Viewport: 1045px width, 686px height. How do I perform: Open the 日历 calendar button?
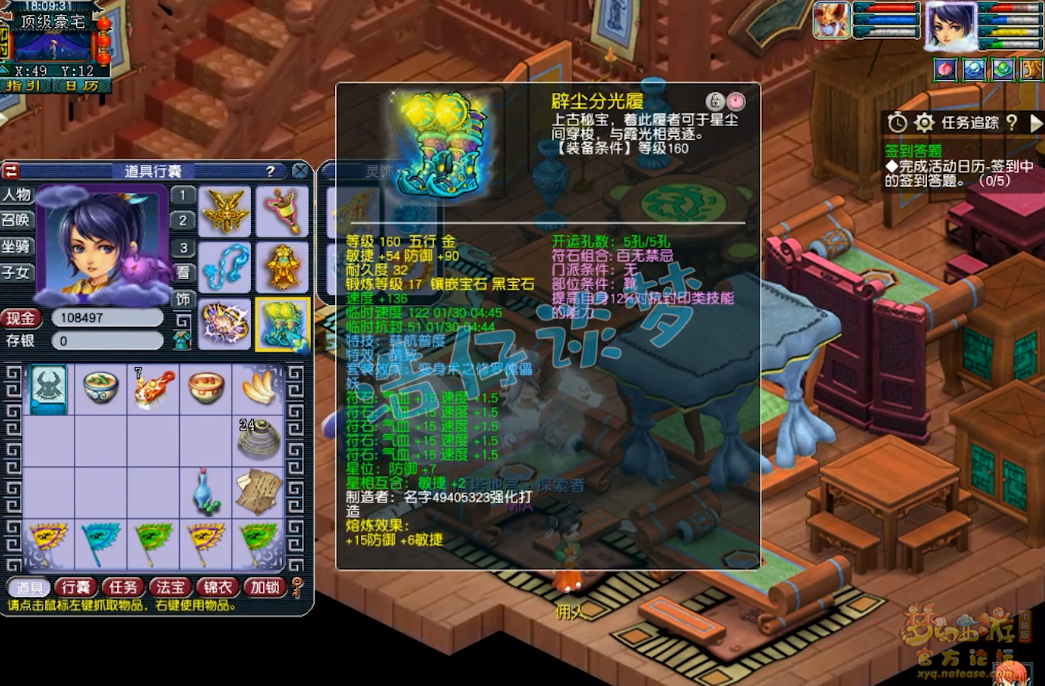click(82, 86)
